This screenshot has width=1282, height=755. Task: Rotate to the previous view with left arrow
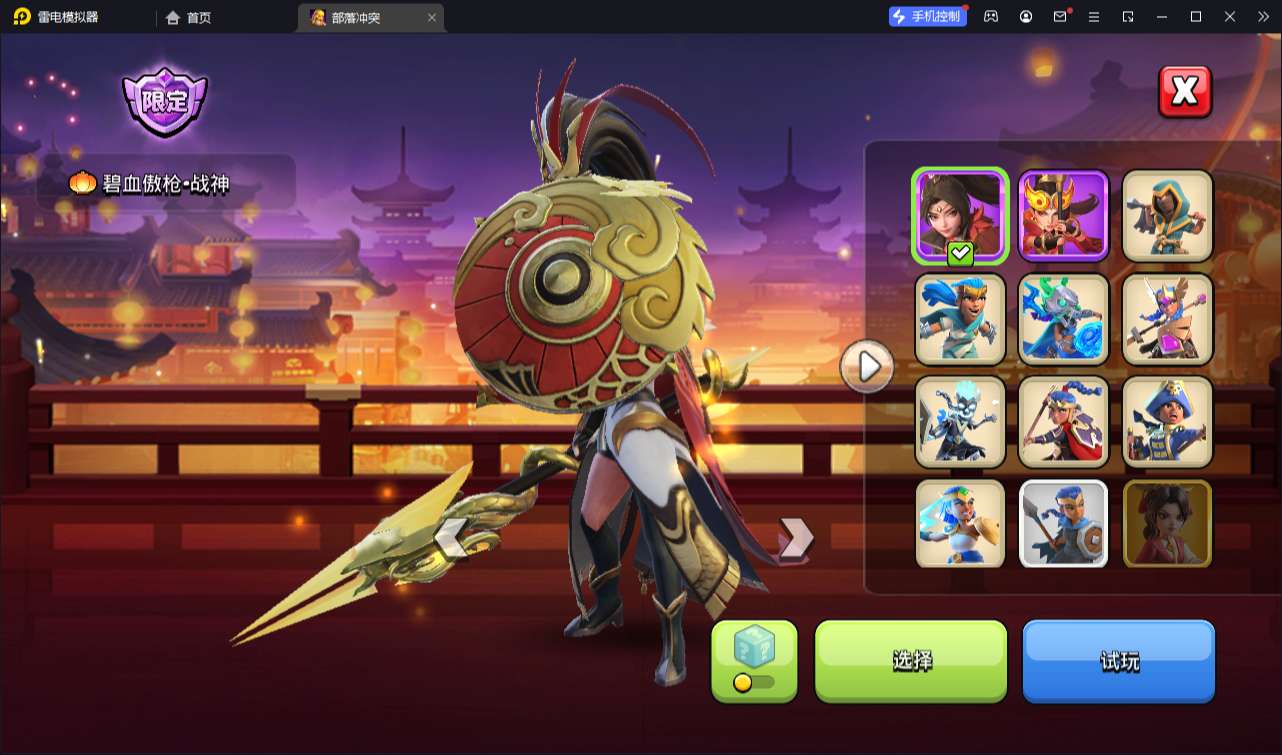pos(452,539)
